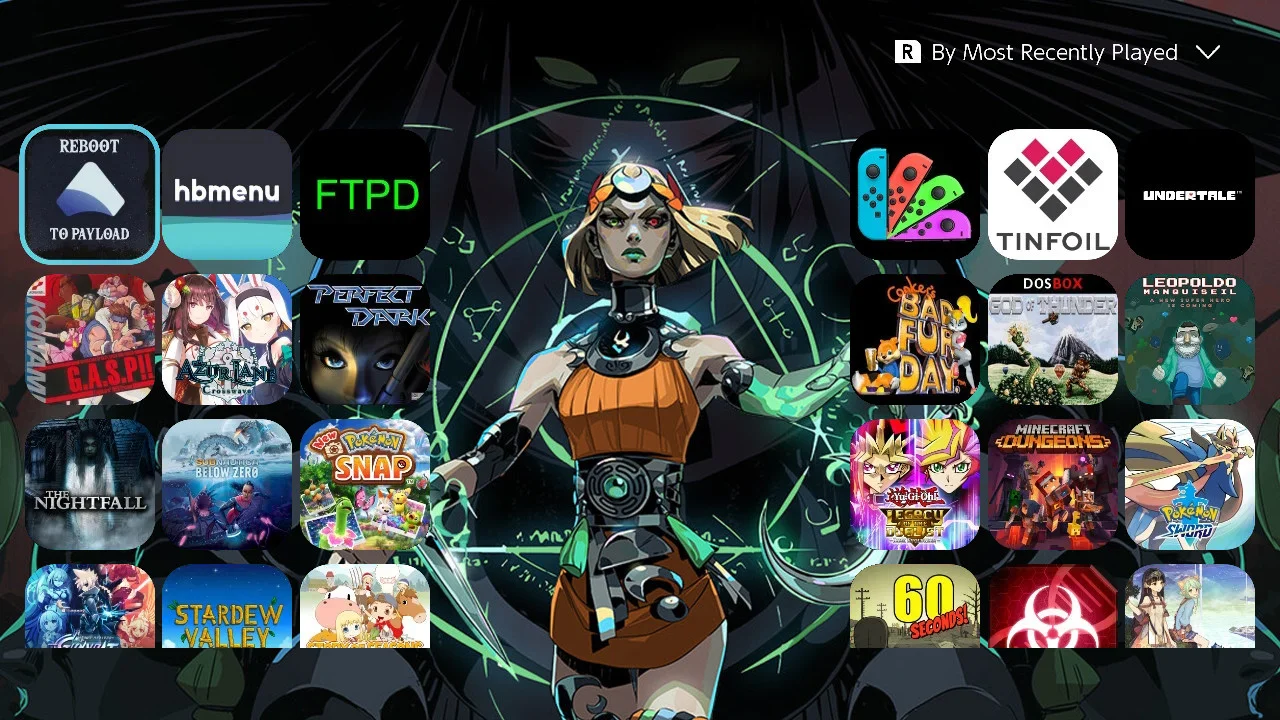The width and height of the screenshot is (1280, 720).
Task: Launch New Pokémon Snap
Action: pos(365,484)
